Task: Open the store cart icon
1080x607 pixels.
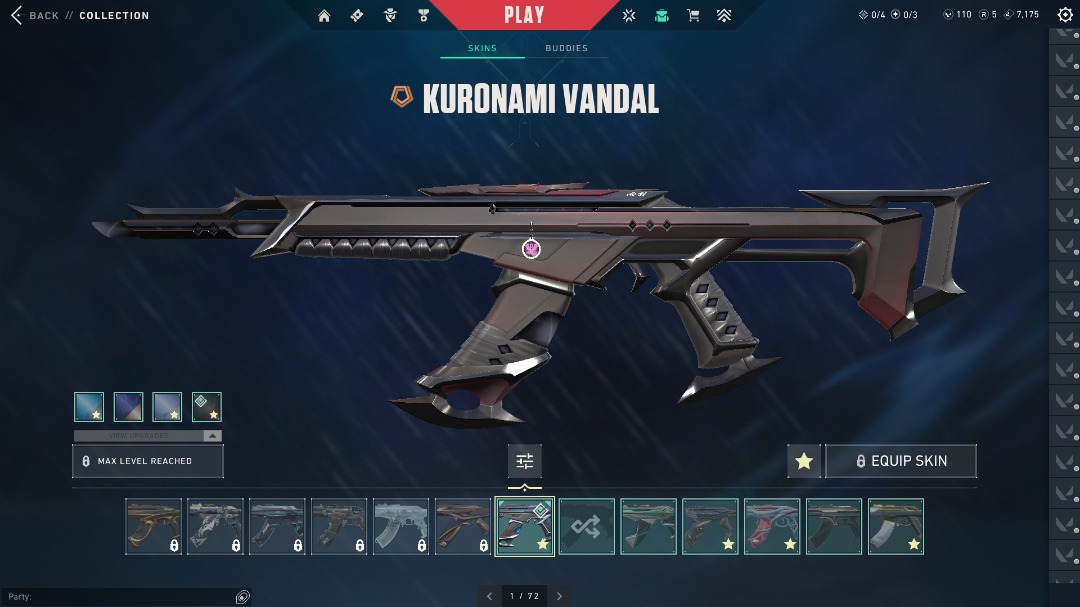Action: tap(693, 16)
